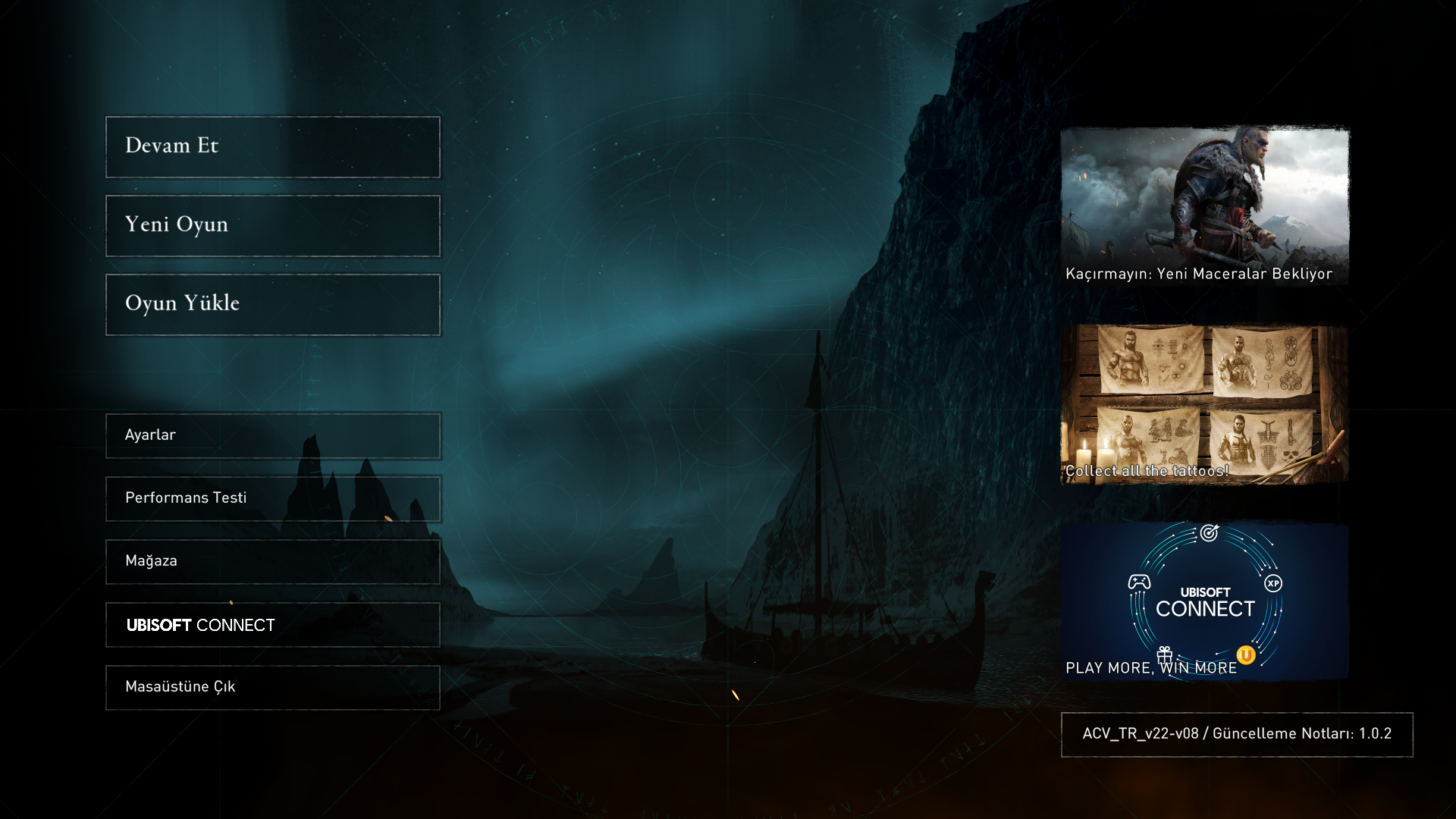Screen dimensions: 1456x819
Task: Click the Ubisoft Connect menu button
Action: tap(273, 625)
